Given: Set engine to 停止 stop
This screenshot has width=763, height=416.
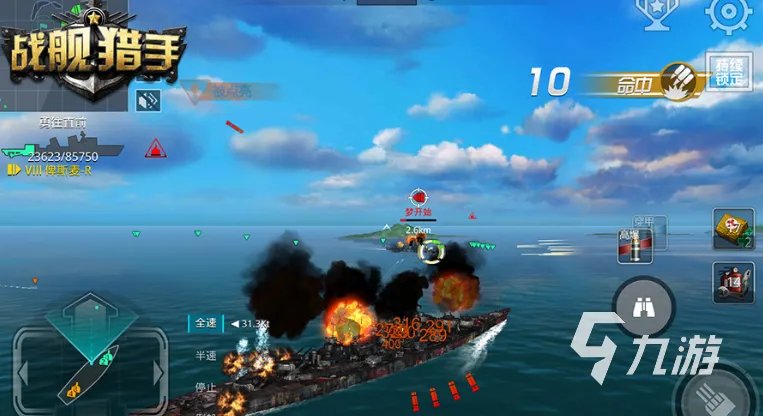Looking at the screenshot, I should [206, 385].
